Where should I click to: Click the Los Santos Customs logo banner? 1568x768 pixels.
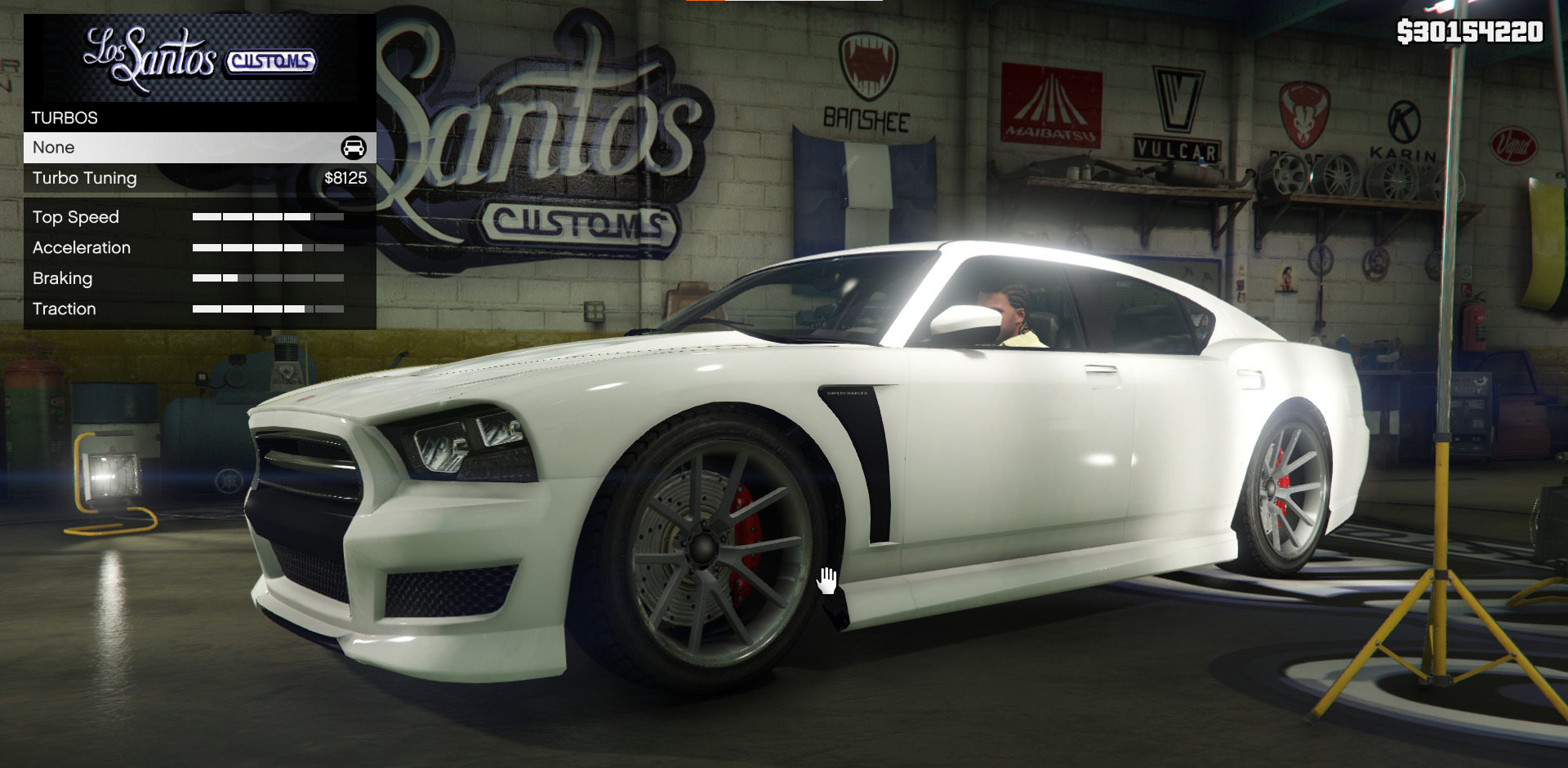pyautogui.click(x=198, y=55)
